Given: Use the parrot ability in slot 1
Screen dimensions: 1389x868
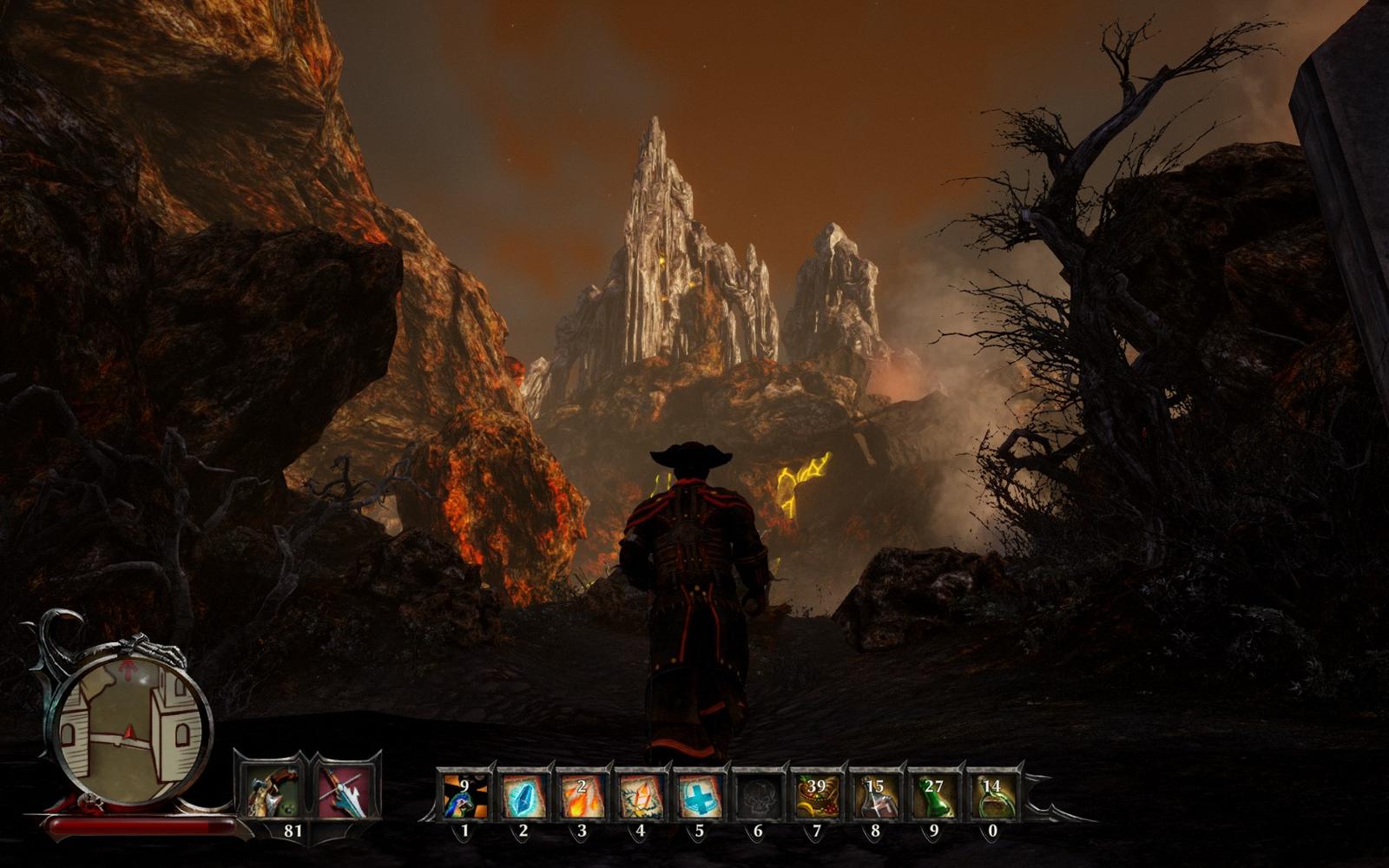Looking at the screenshot, I should (464, 795).
